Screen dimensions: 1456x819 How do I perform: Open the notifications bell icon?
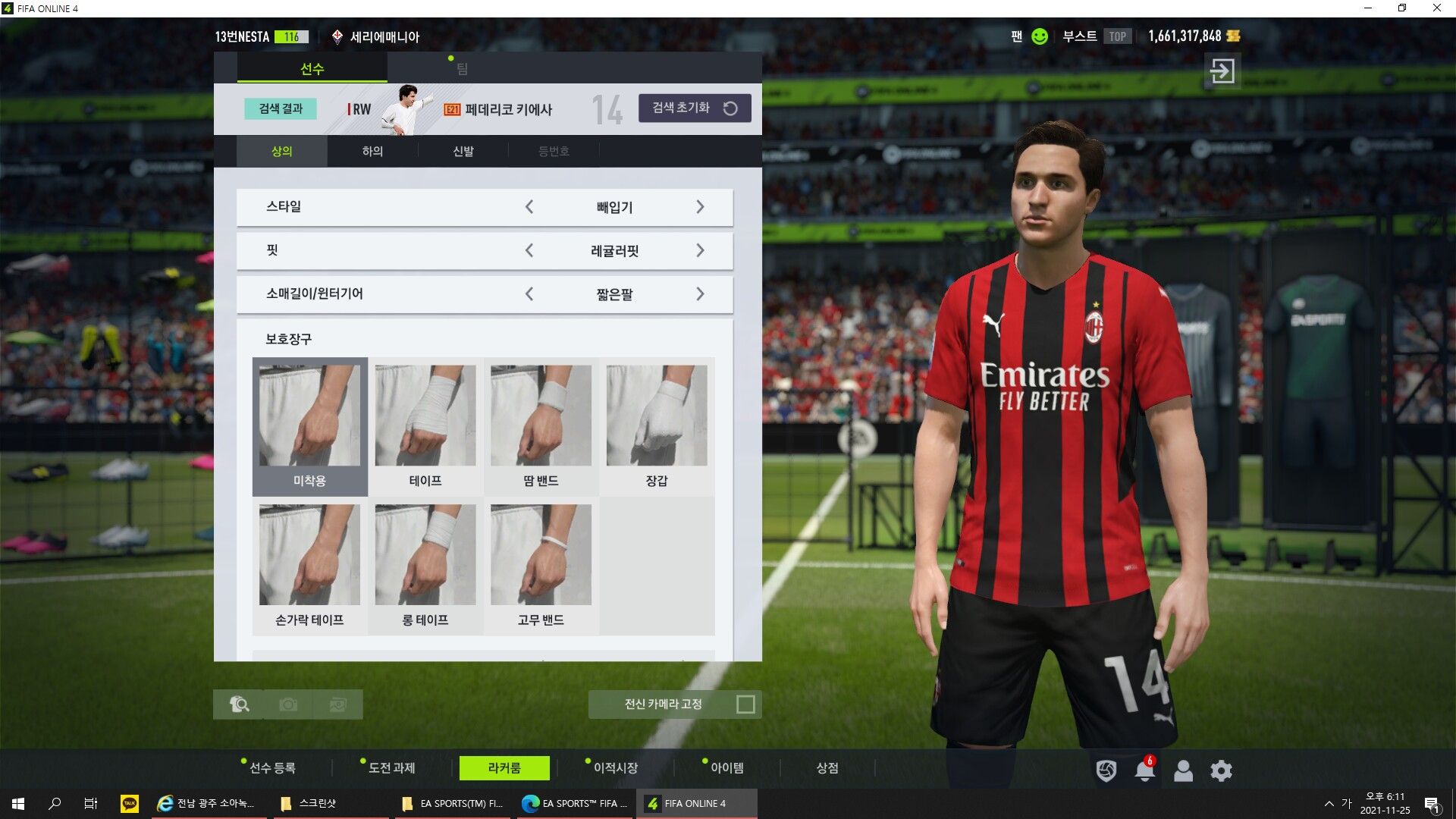click(x=1144, y=771)
